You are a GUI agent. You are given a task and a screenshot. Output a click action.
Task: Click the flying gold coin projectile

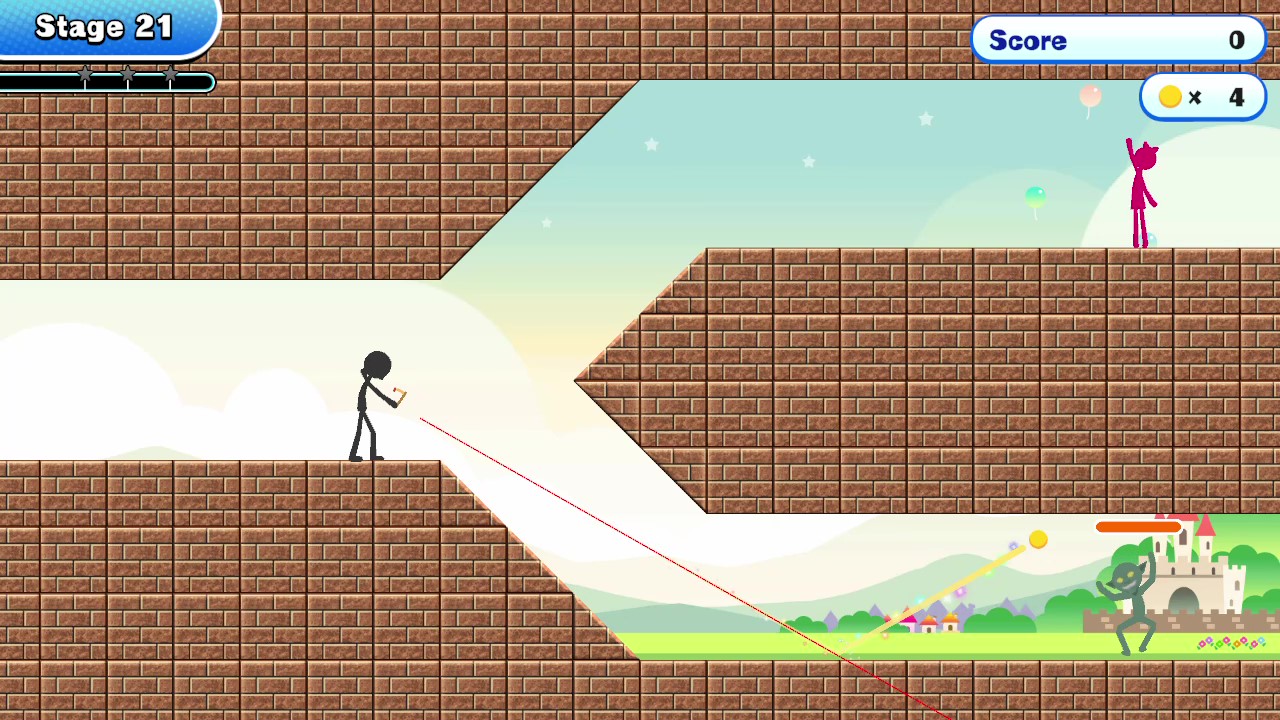pos(1038,540)
